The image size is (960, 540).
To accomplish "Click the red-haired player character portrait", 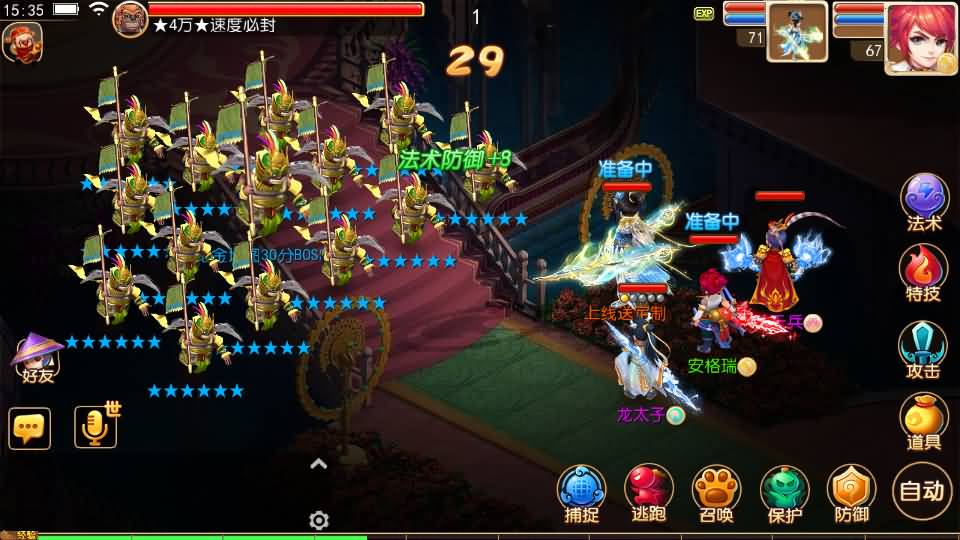I will pyautogui.click(x=920, y=36).
